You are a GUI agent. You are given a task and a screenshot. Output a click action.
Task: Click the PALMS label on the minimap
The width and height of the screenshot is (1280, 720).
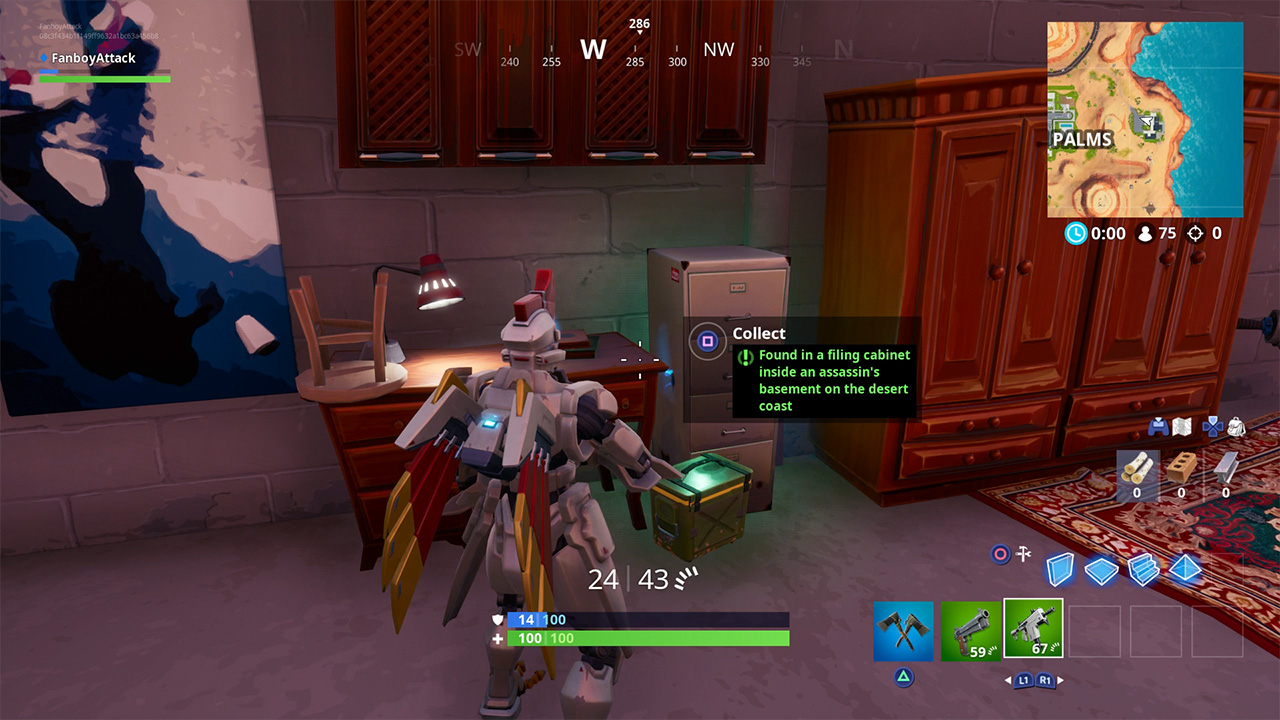(x=1083, y=140)
